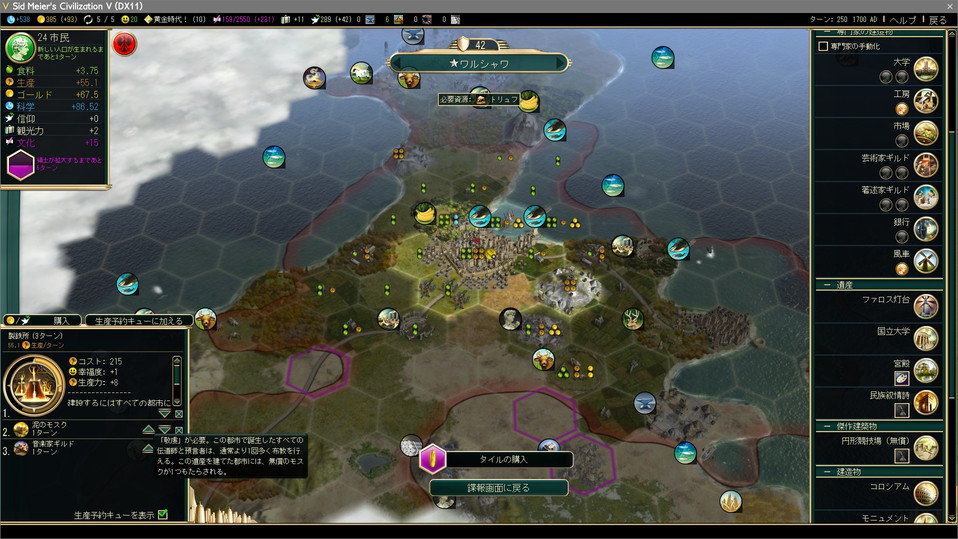Image resolution: width=958 pixels, height=539 pixels.
Task: Select 泥のモスク in production queue
Action: point(21,429)
